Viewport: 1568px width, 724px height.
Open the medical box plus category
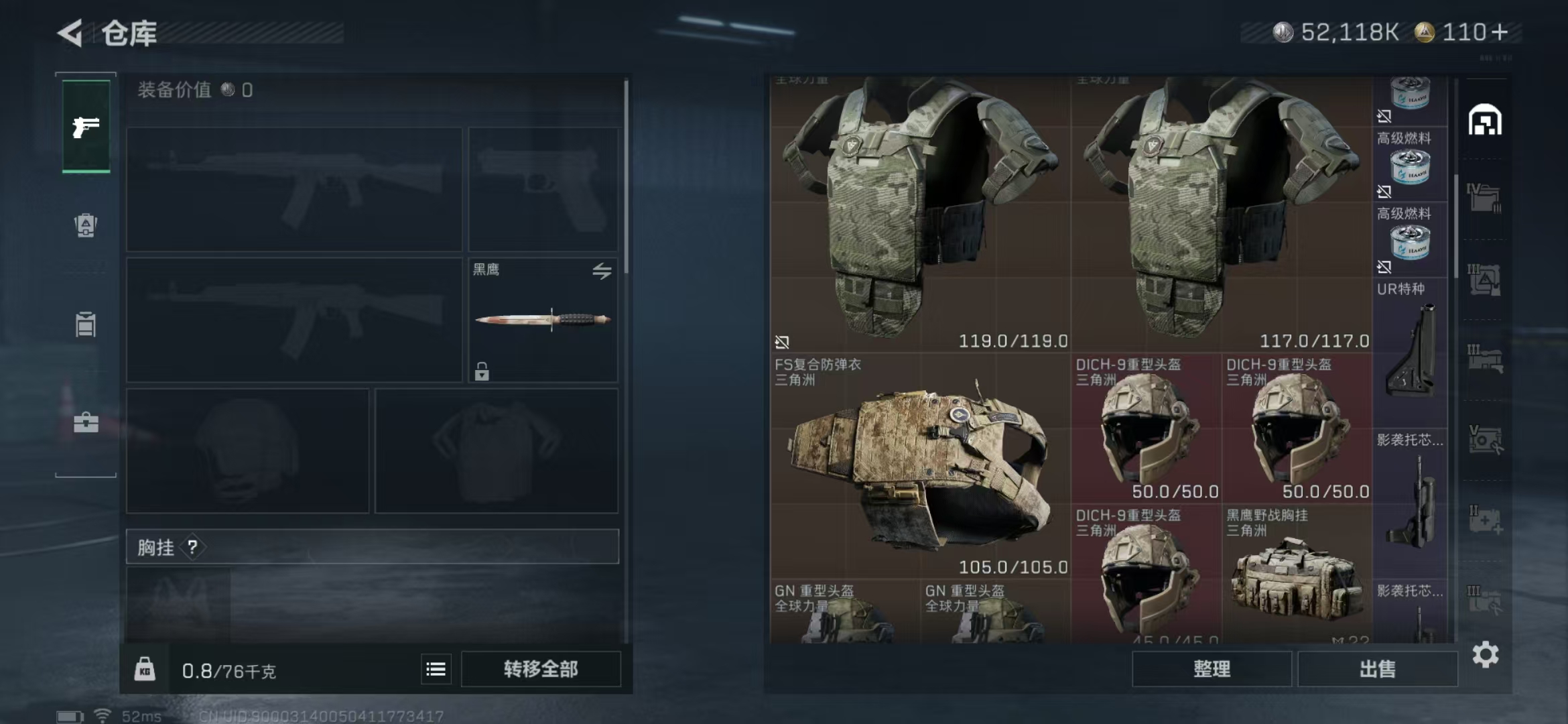pos(1485,520)
